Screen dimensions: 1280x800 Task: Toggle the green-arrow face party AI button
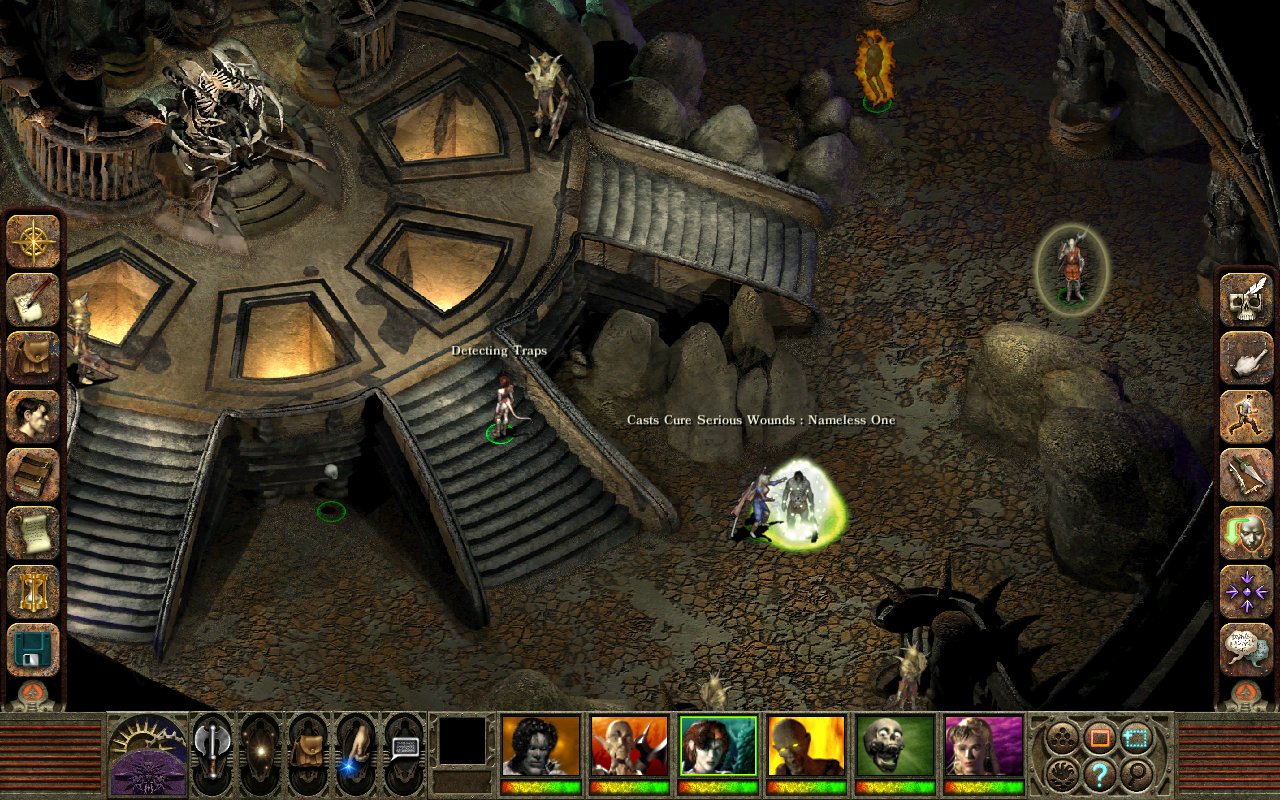[x=1245, y=531]
